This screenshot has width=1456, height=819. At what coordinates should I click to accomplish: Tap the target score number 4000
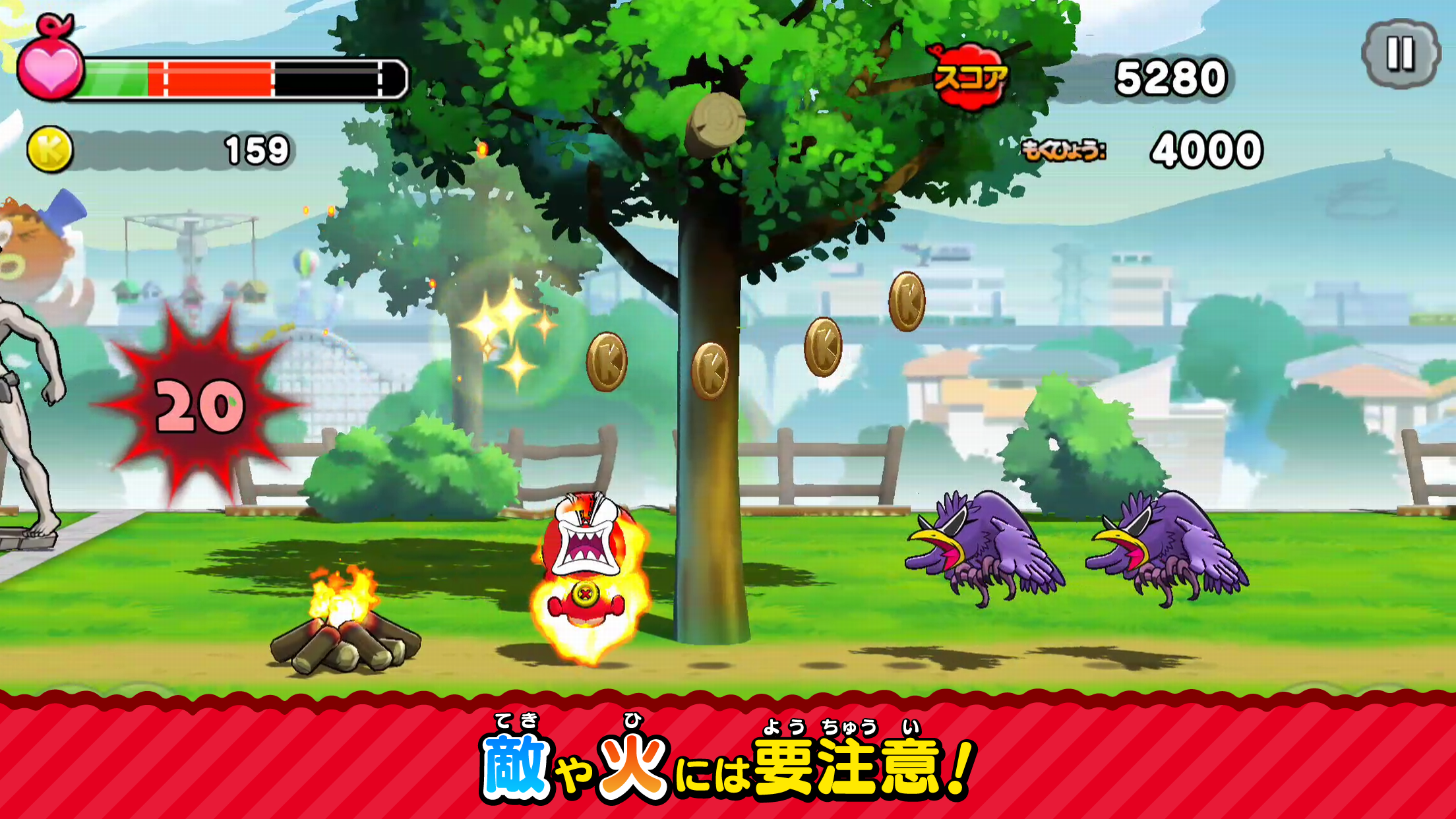coord(1205,150)
